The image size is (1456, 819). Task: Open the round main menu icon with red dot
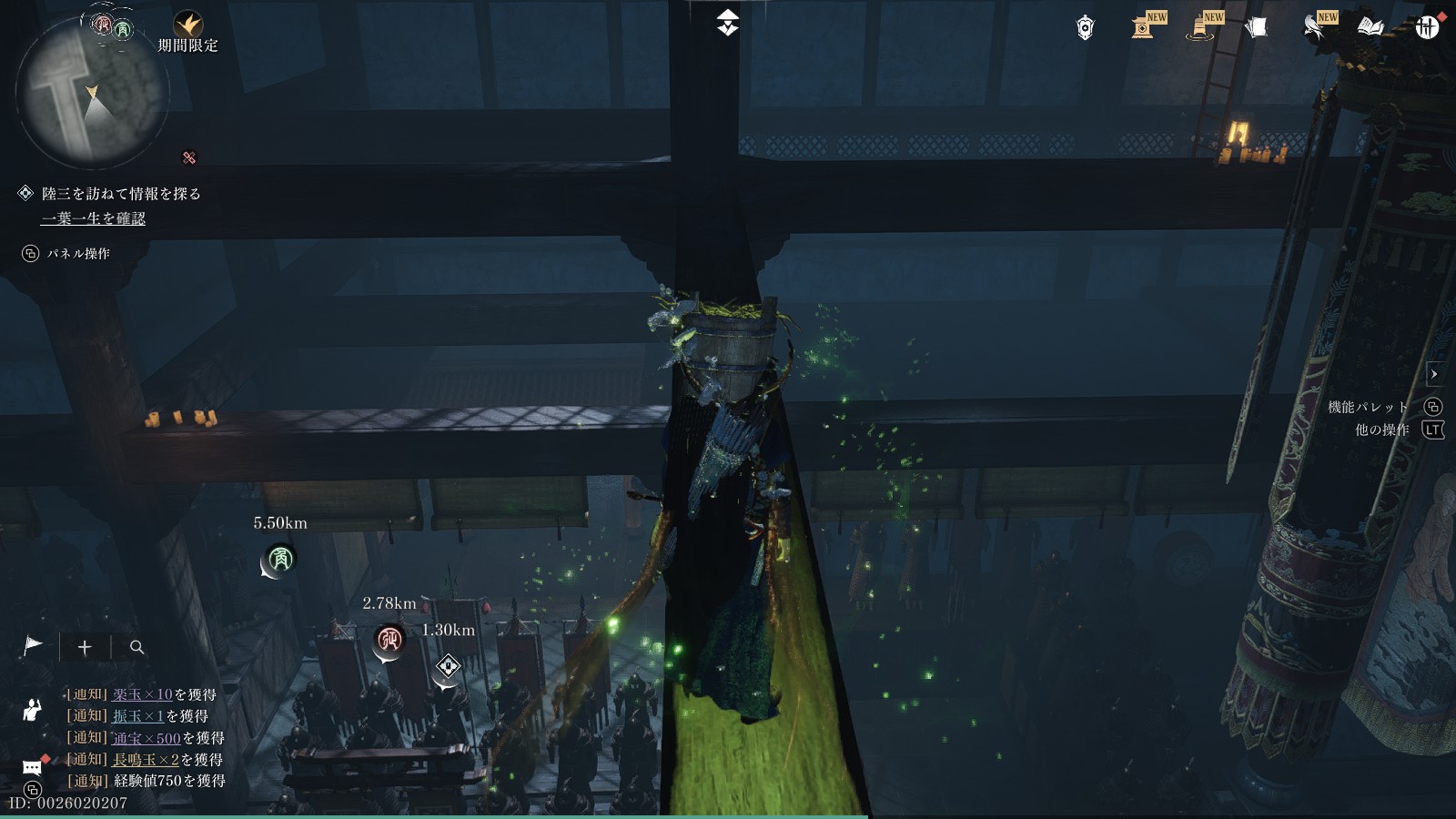click(x=1427, y=27)
